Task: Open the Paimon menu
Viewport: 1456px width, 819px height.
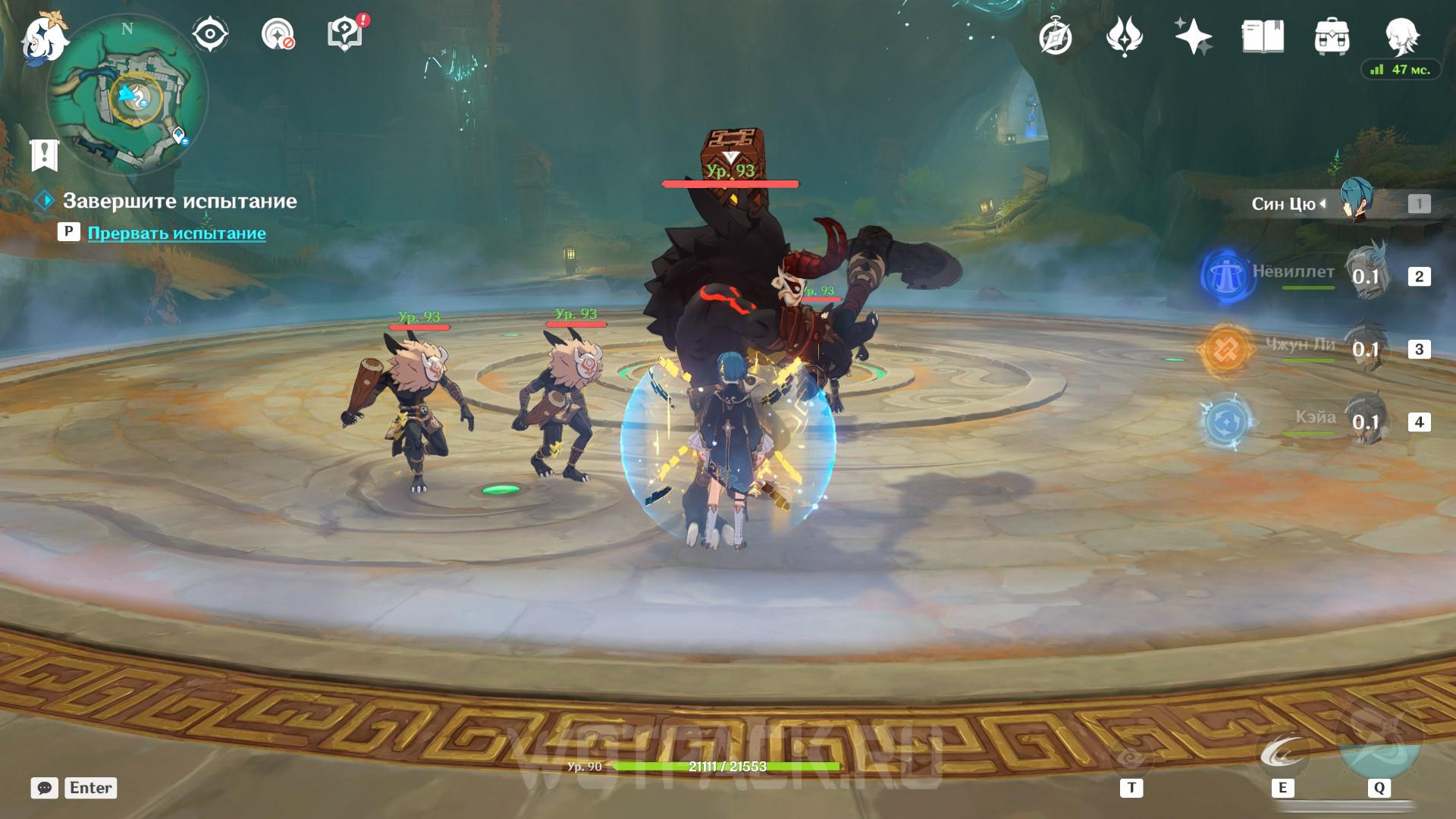Action: click(x=44, y=38)
